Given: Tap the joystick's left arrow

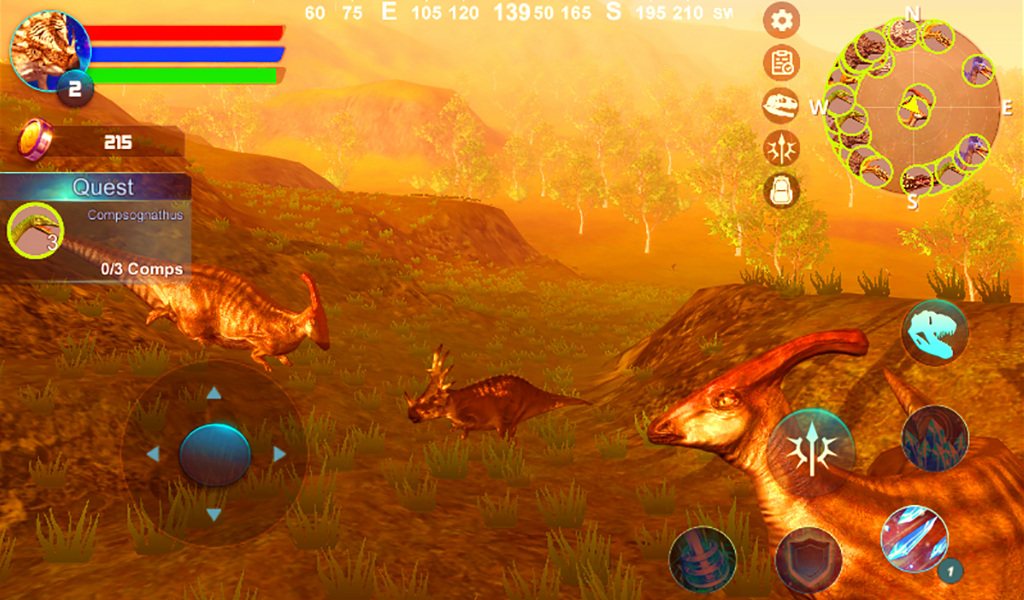Looking at the screenshot, I should pyautogui.click(x=152, y=455).
